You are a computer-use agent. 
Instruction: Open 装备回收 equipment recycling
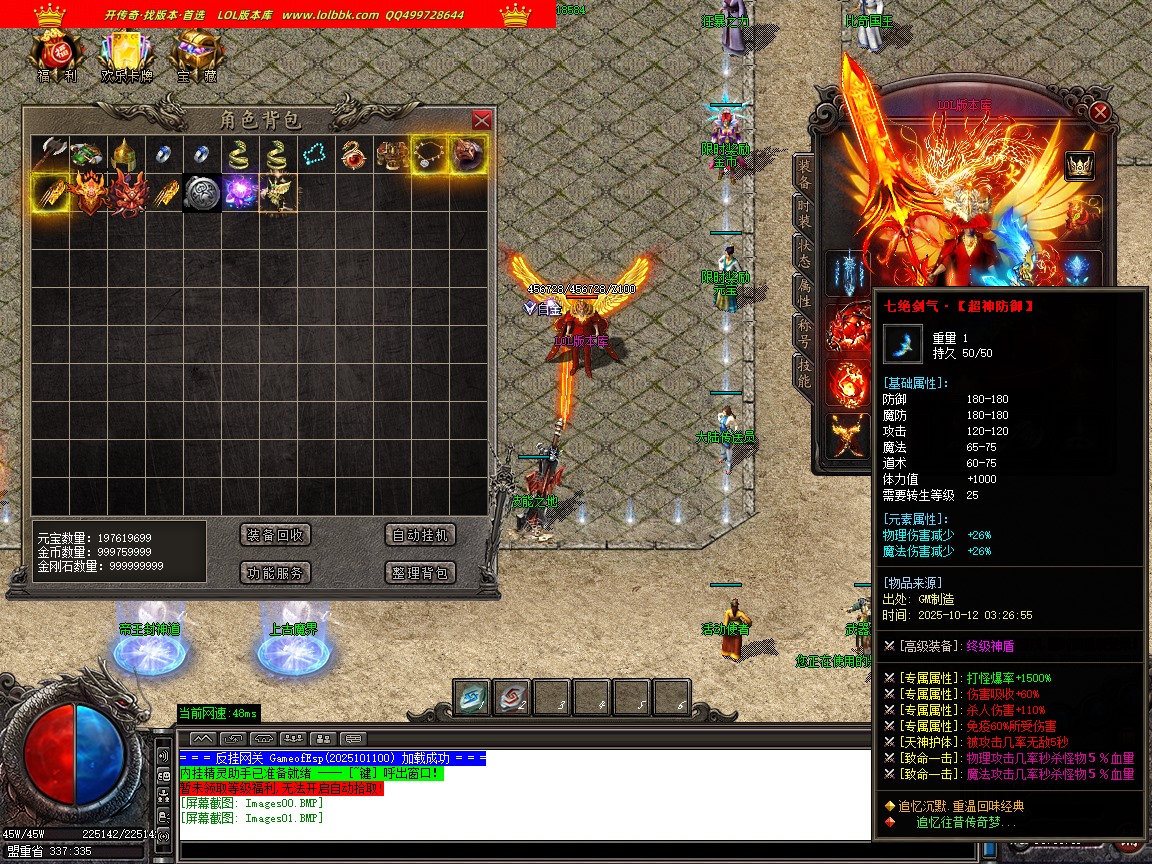276,535
